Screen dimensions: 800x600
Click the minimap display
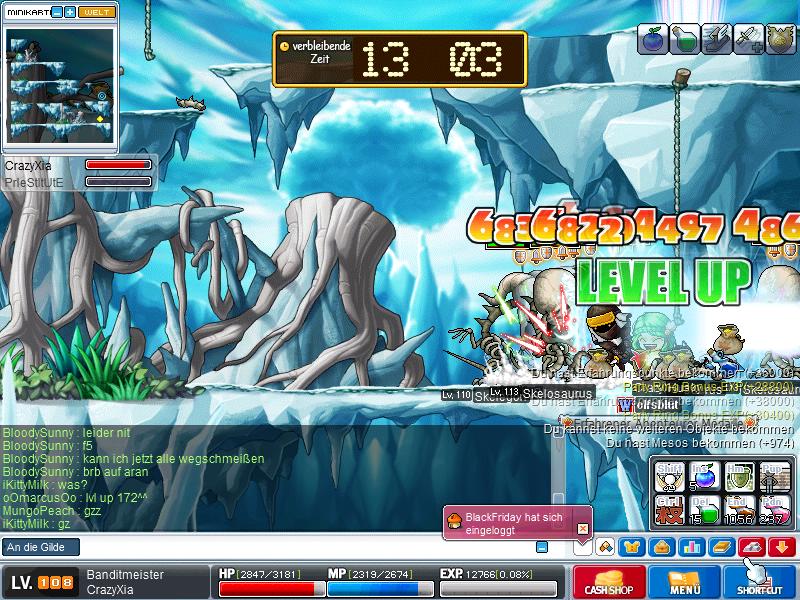pyautogui.click(x=60, y=85)
